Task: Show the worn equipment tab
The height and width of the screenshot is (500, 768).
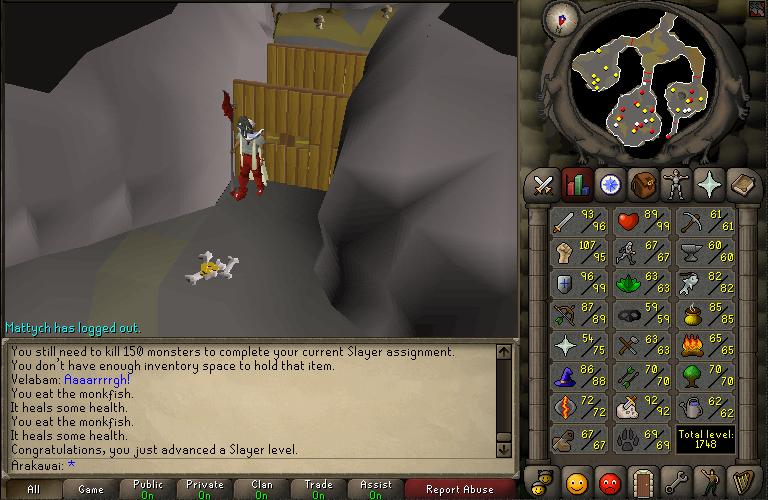Action: pos(675,184)
